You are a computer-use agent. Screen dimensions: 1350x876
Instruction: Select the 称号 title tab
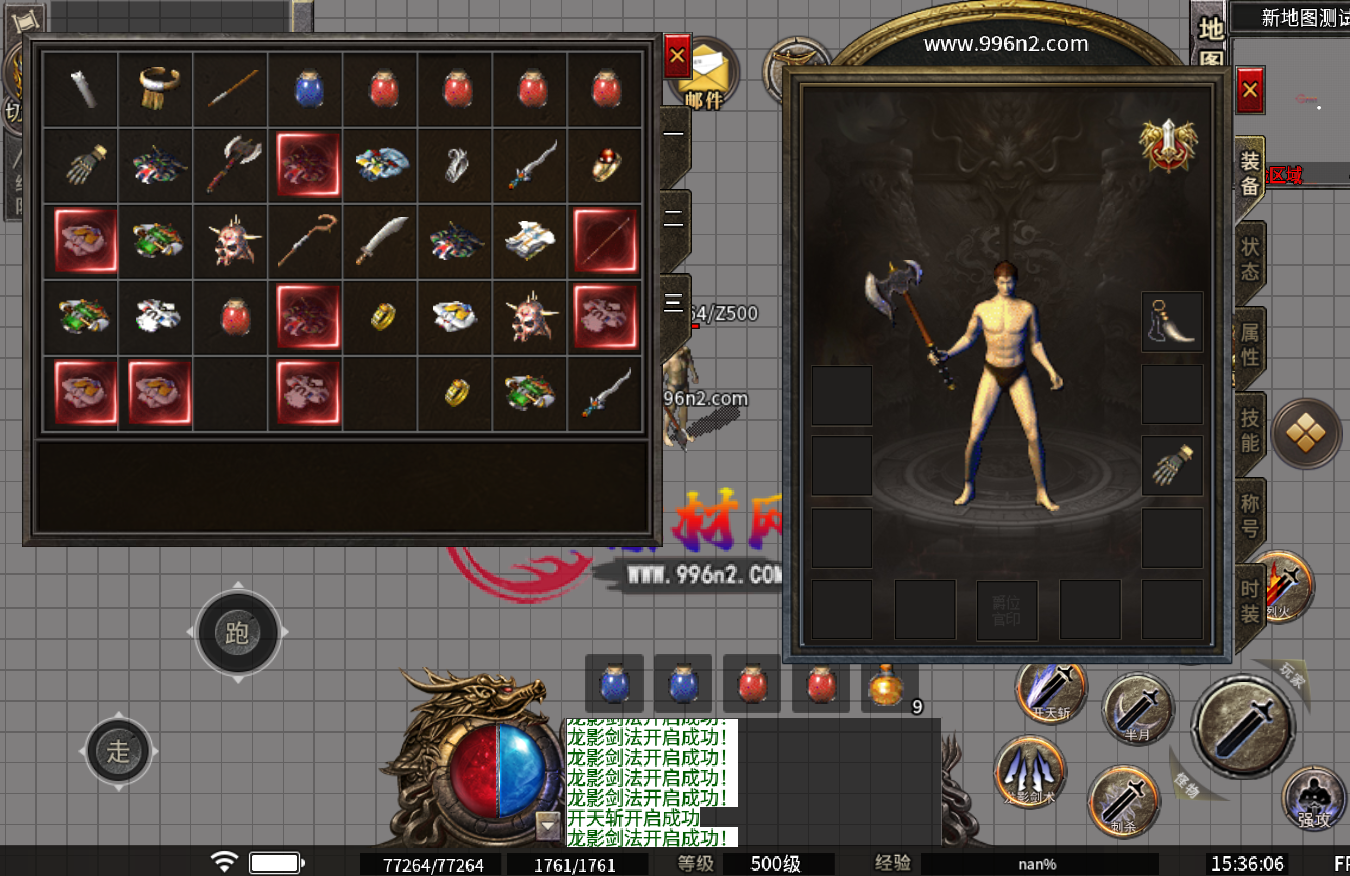[1250, 514]
